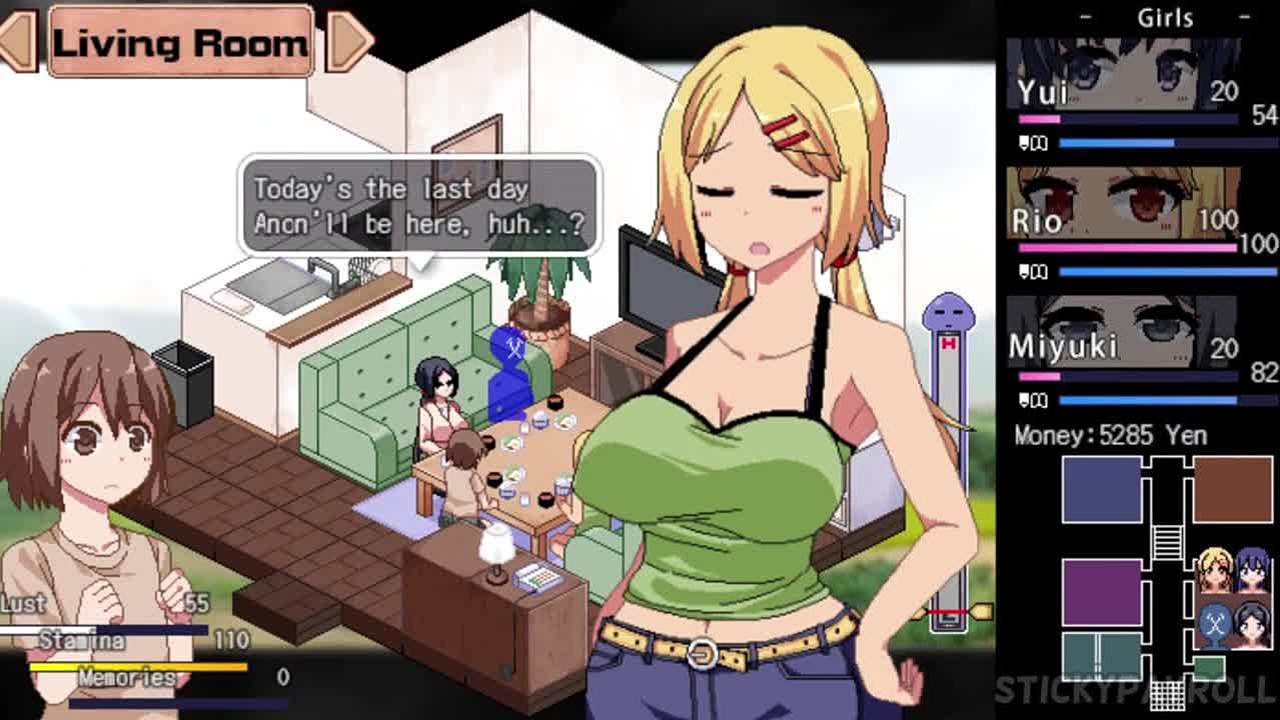Click the Living Room name label
Screen dimensions: 1280x720
click(x=180, y=42)
